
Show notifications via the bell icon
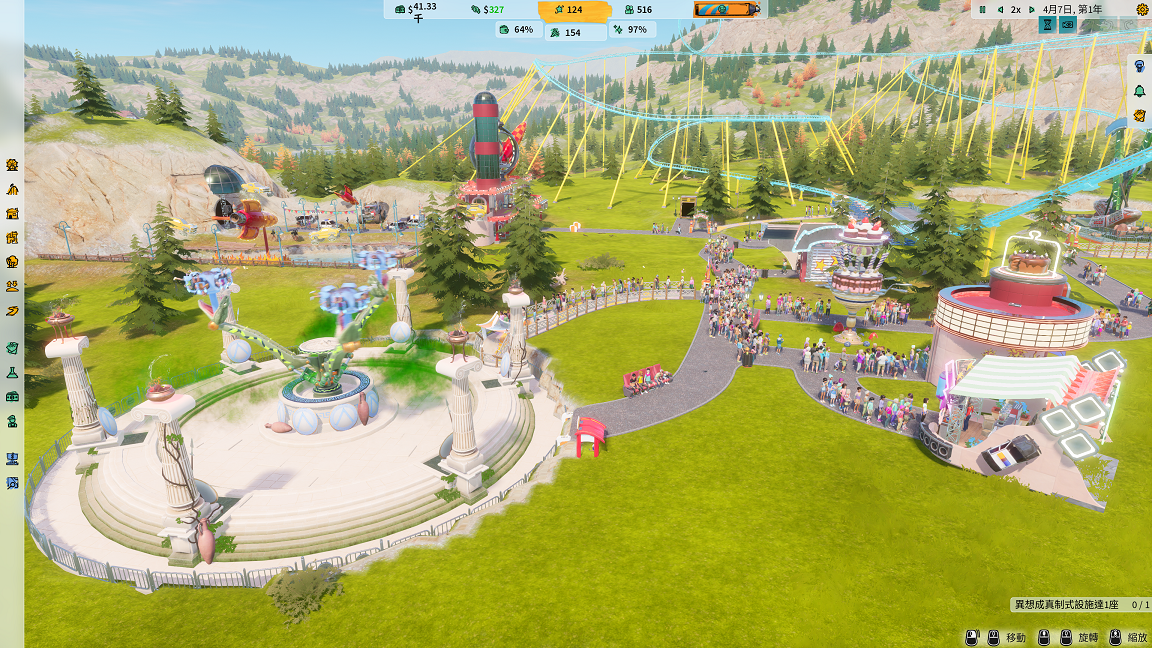point(1139,91)
